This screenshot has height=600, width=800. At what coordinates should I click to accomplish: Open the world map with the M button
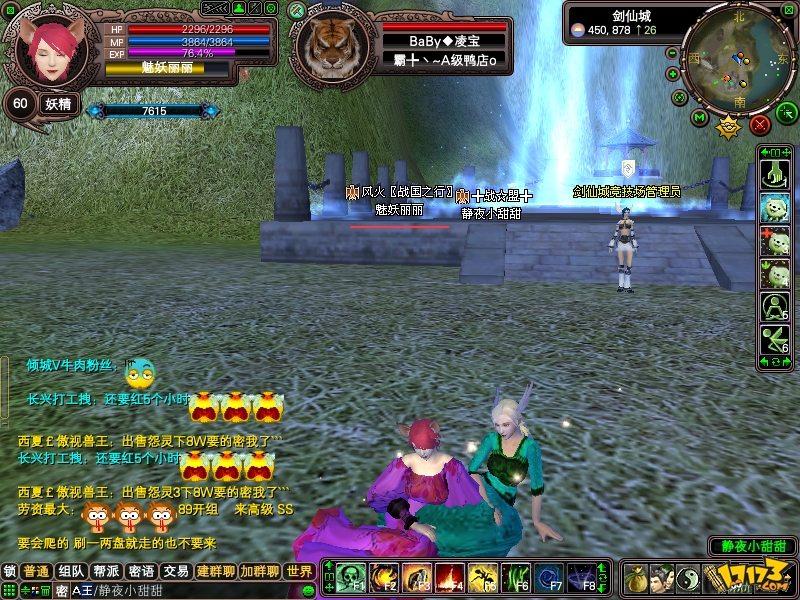coord(700,119)
